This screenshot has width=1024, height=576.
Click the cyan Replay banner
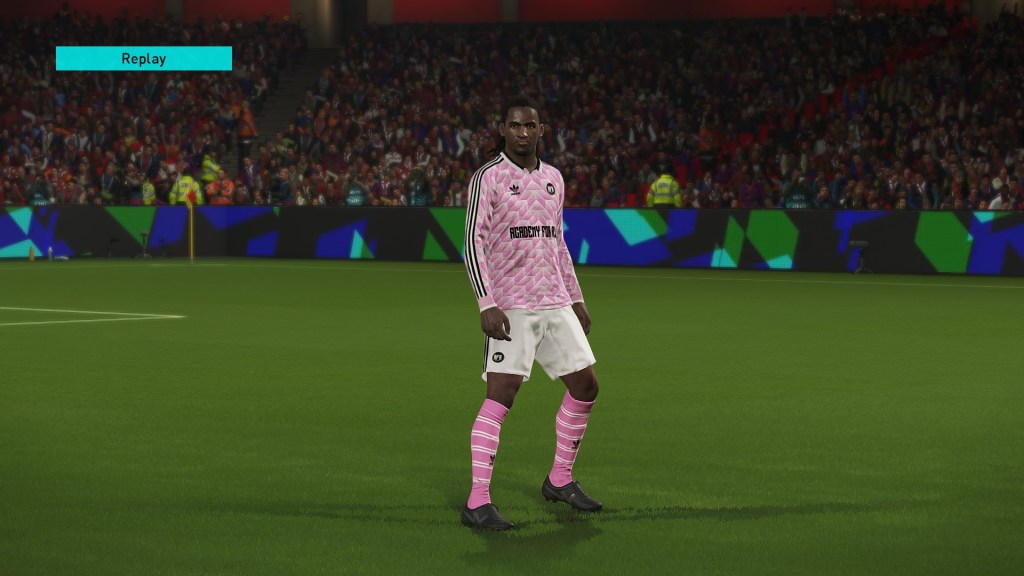143,58
